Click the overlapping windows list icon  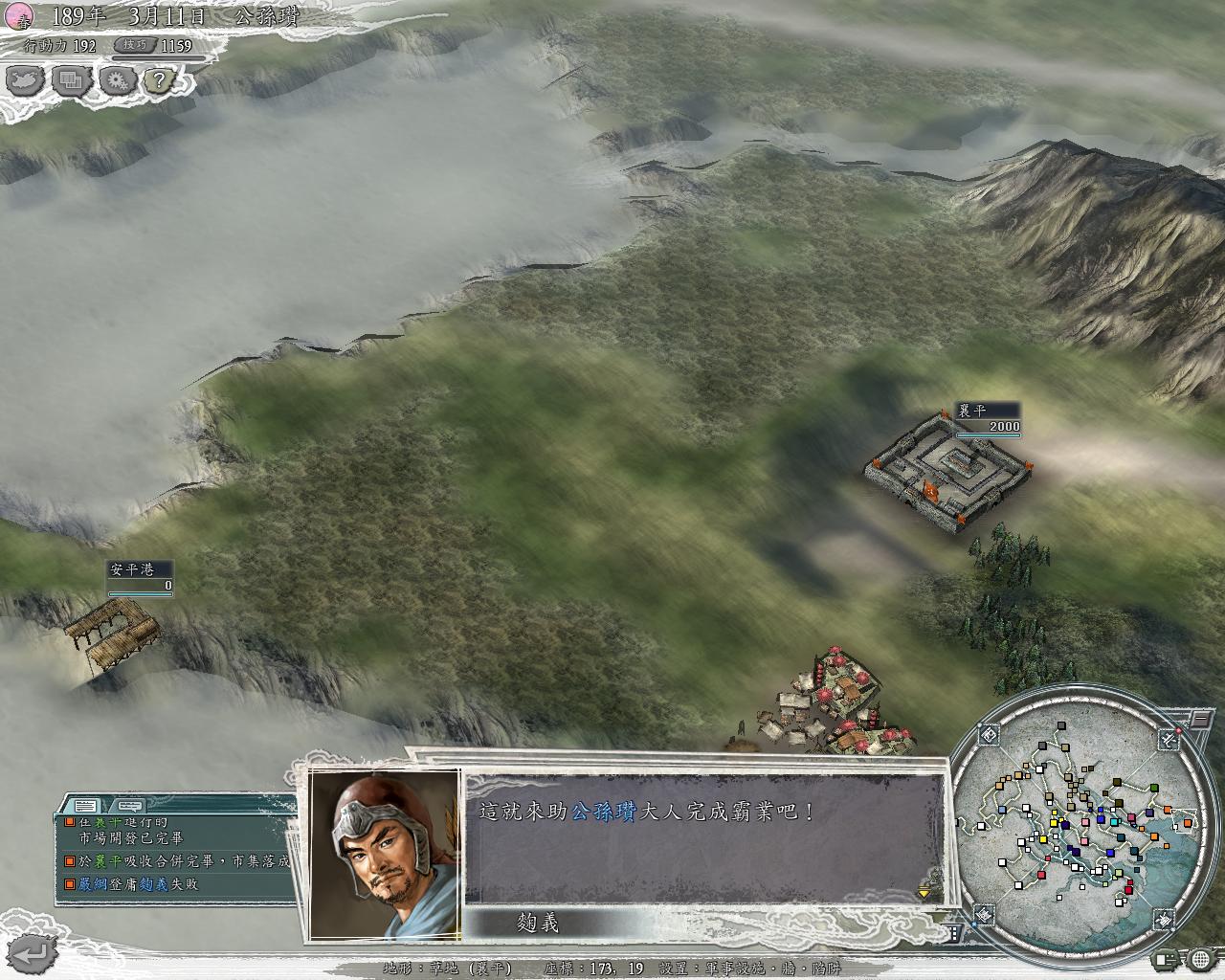click(71, 80)
